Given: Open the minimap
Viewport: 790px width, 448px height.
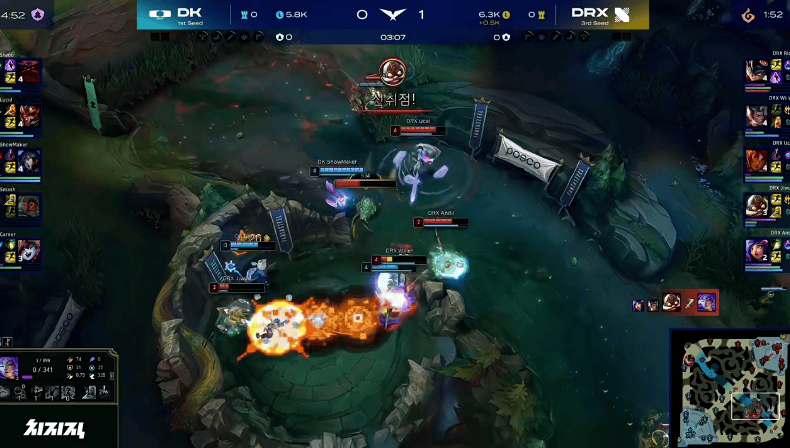Looking at the screenshot, I should click(x=729, y=390).
